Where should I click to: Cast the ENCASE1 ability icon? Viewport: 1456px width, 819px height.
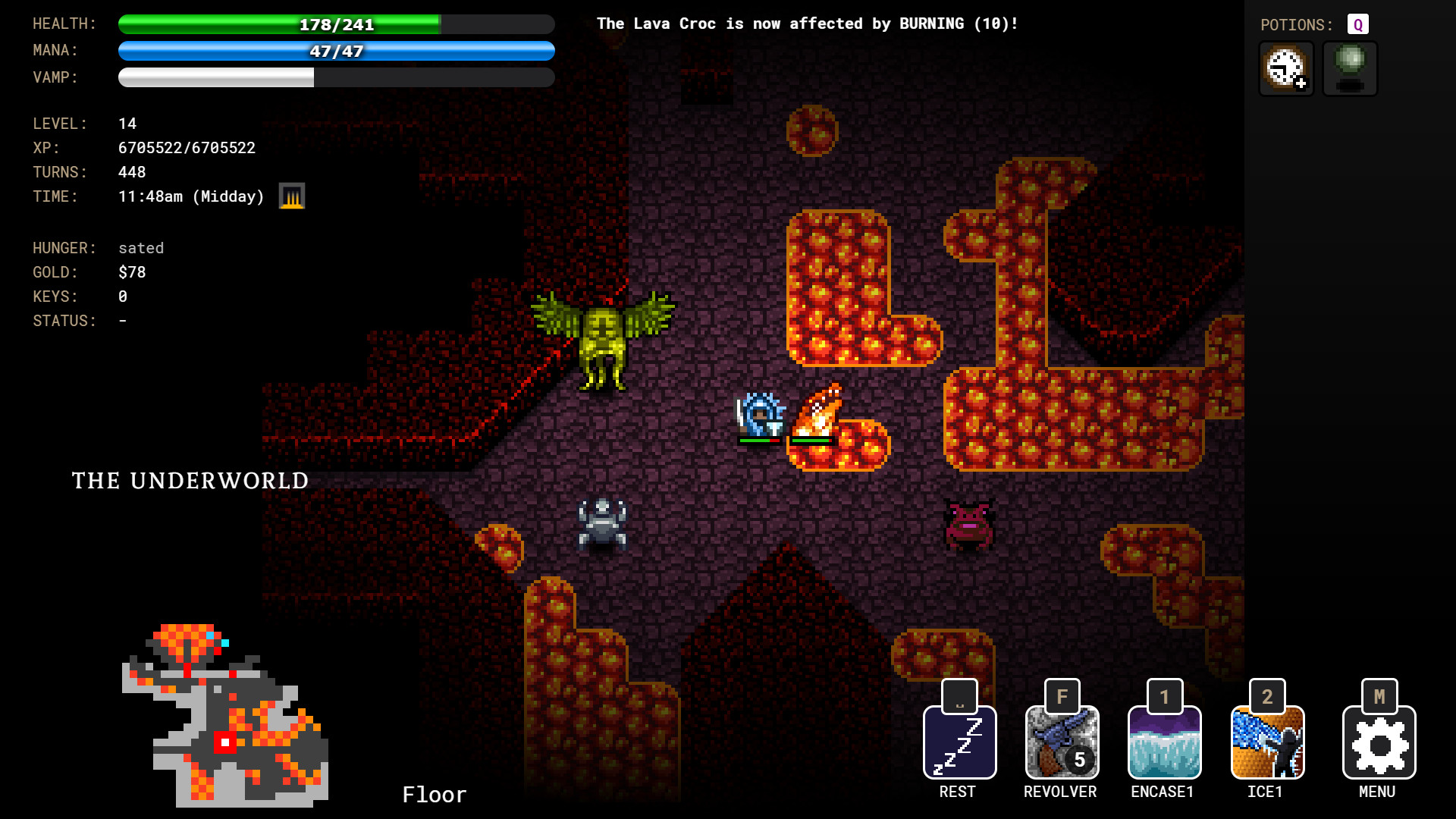pyautogui.click(x=1163, y=742)
